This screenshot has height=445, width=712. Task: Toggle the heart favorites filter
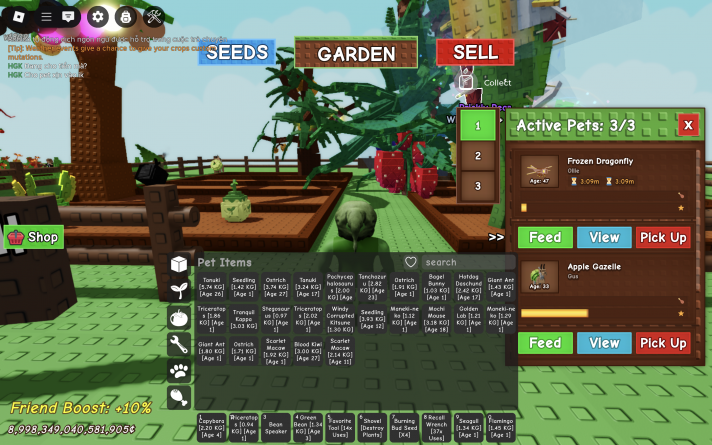(410, 262)
